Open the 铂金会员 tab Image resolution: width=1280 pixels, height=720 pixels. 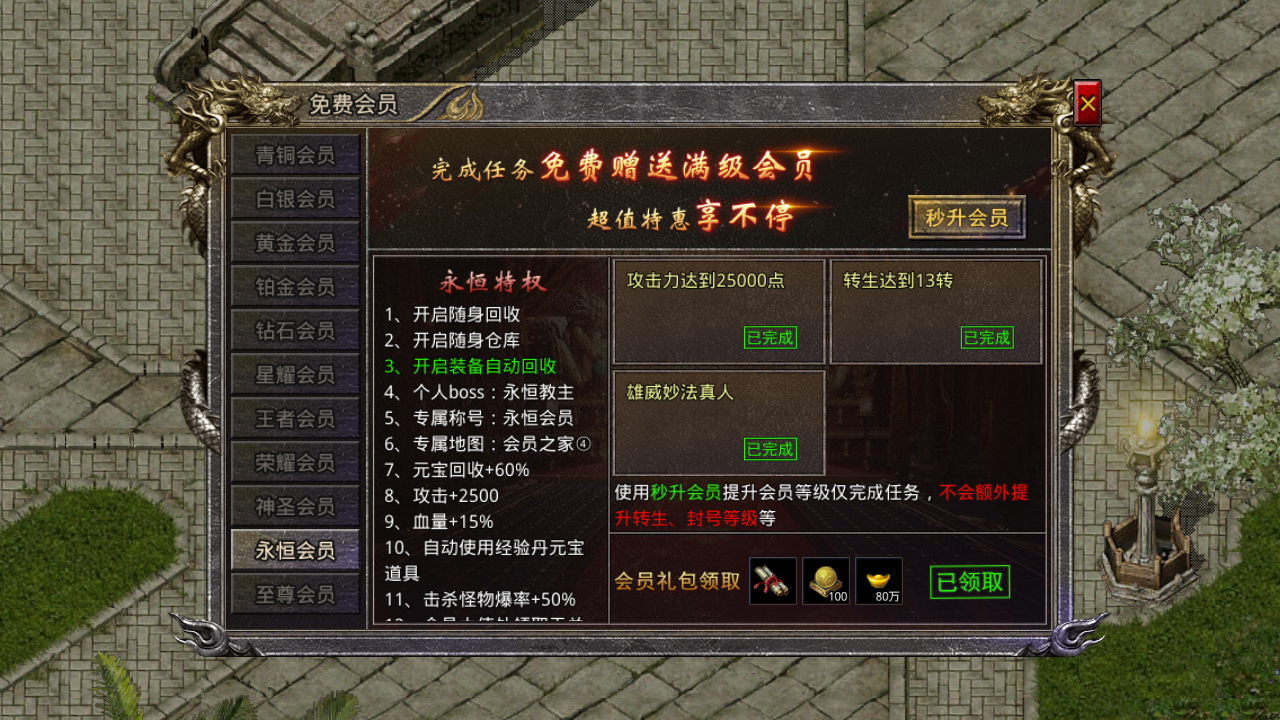click(x=295, y=286)
